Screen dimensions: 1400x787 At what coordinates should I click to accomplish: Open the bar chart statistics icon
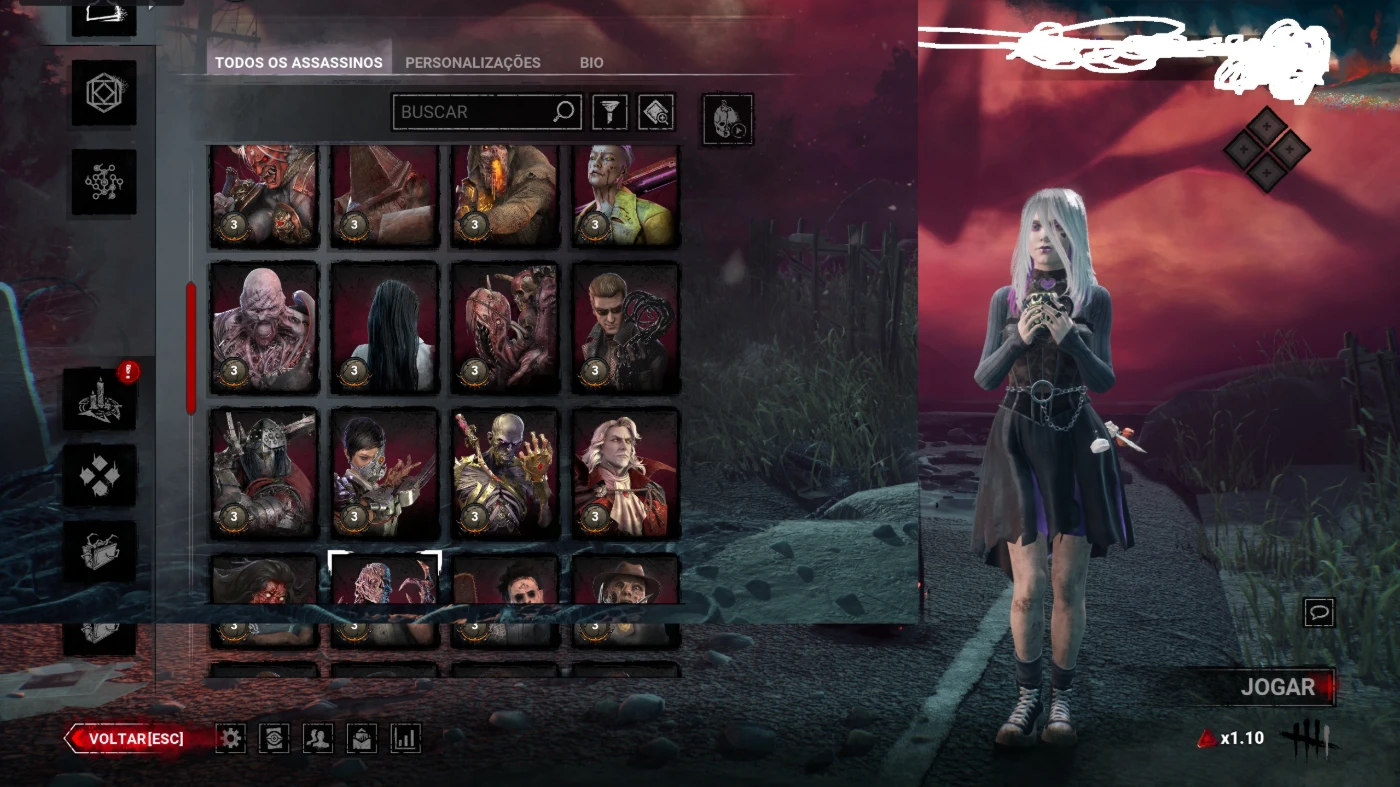pyautogui.click(x=405, y=739)
